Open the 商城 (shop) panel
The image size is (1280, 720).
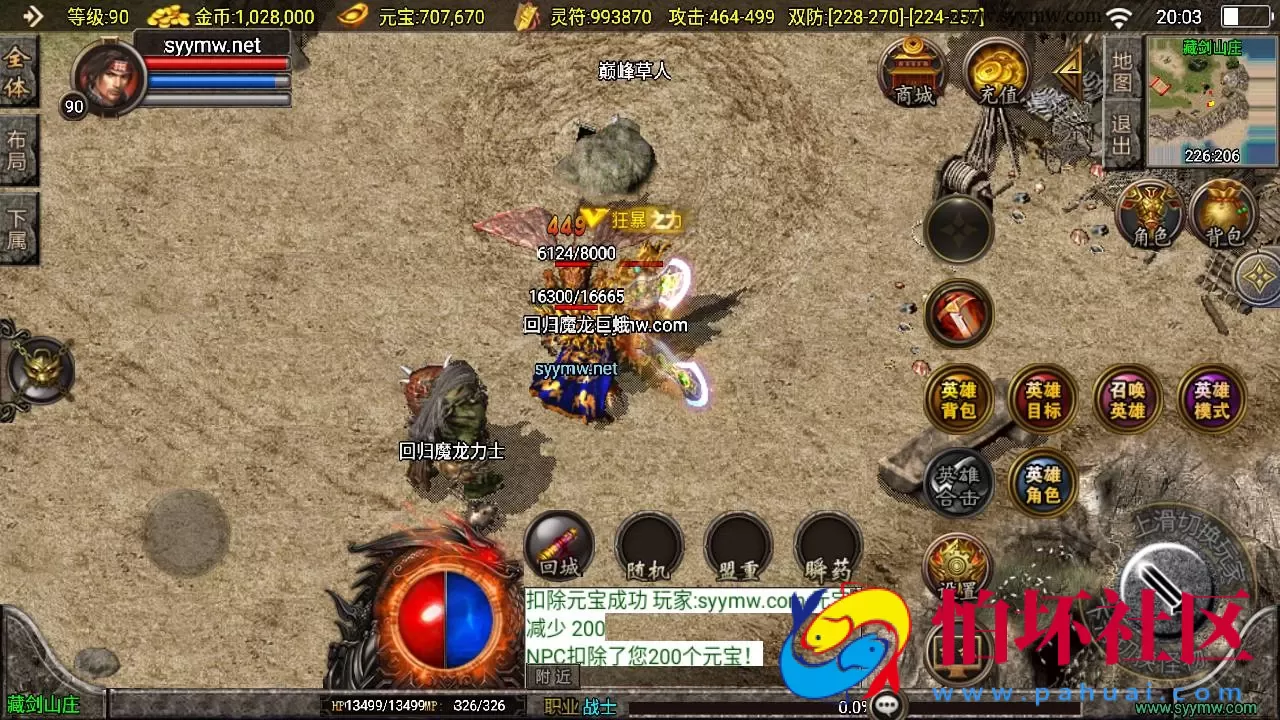912,75
